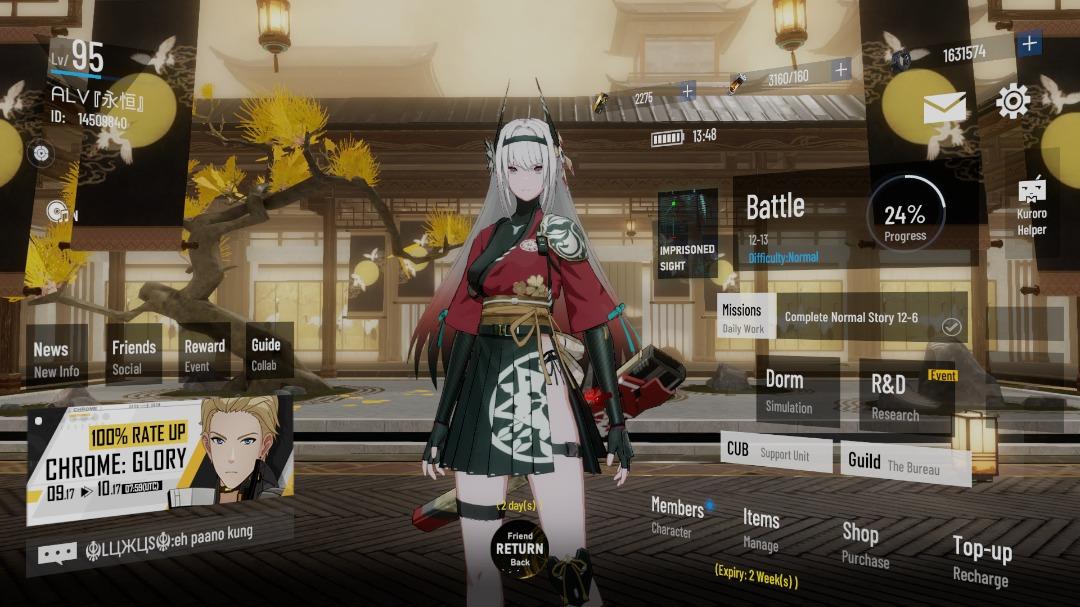Viewport: 1080px width, 607px height.
Task: Click the Friend Return Back button
Action: tap(520, 549)
